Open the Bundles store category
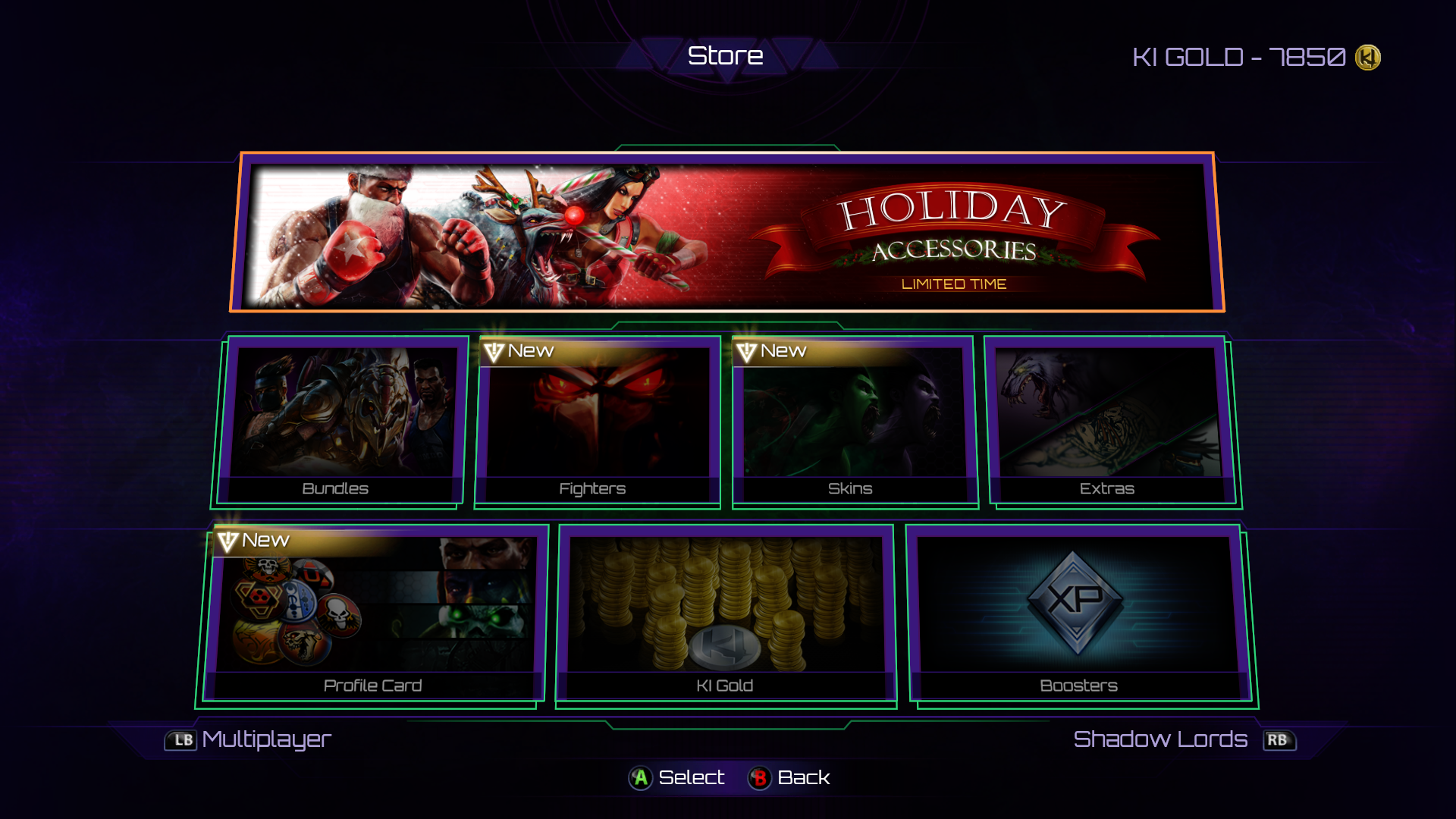The width and height of the screenshot is (1456, 819). pyautogui.click(x=341, y=422)
